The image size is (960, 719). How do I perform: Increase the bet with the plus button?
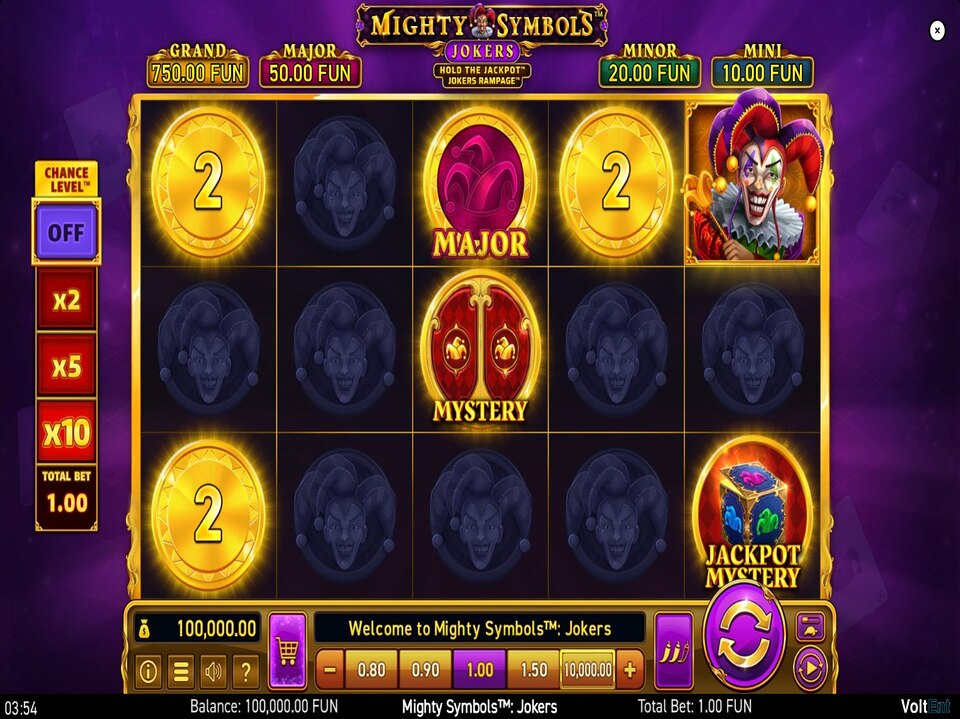pos(630,669)
